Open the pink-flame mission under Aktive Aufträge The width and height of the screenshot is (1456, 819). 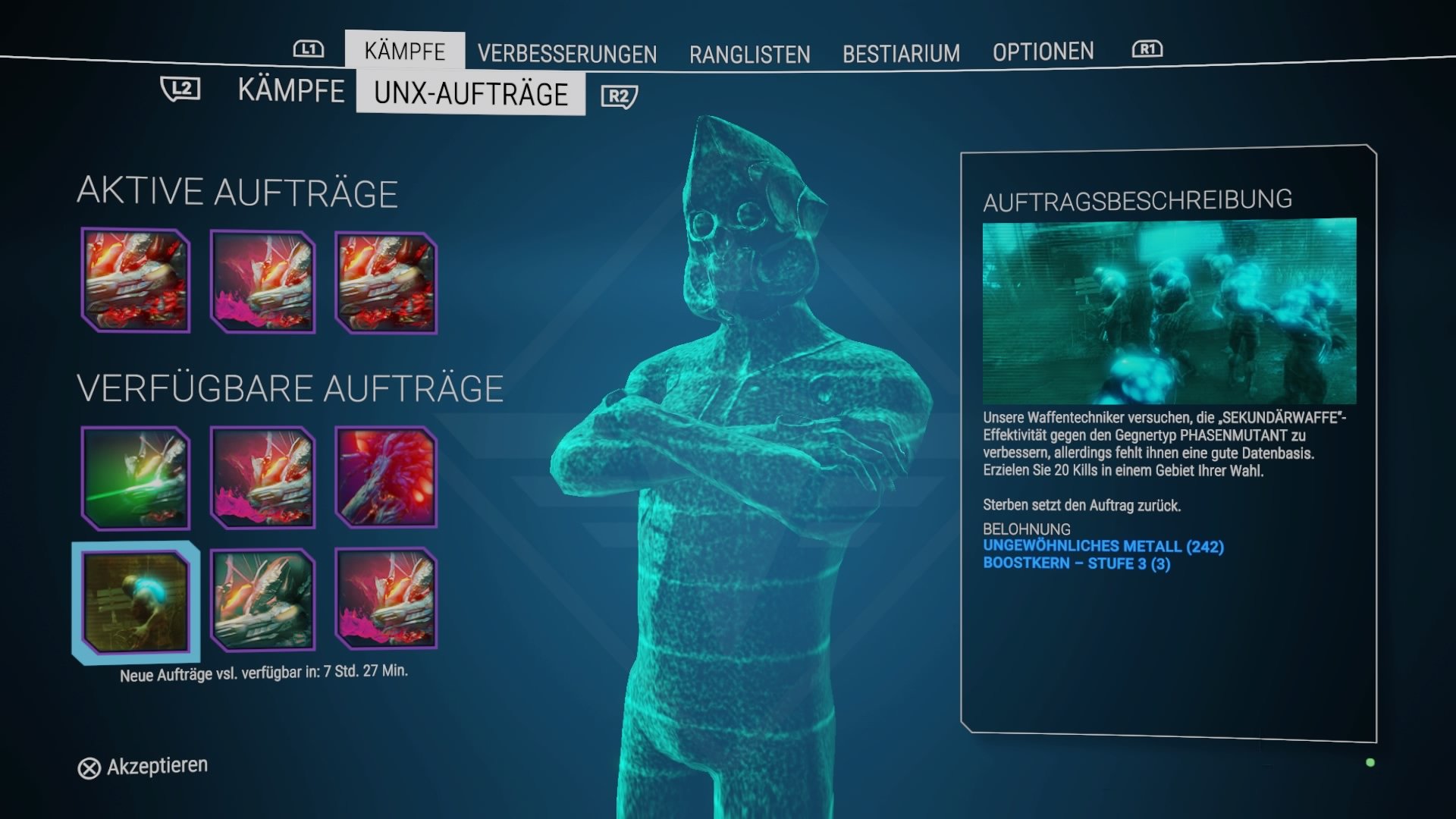coord(262,282)
